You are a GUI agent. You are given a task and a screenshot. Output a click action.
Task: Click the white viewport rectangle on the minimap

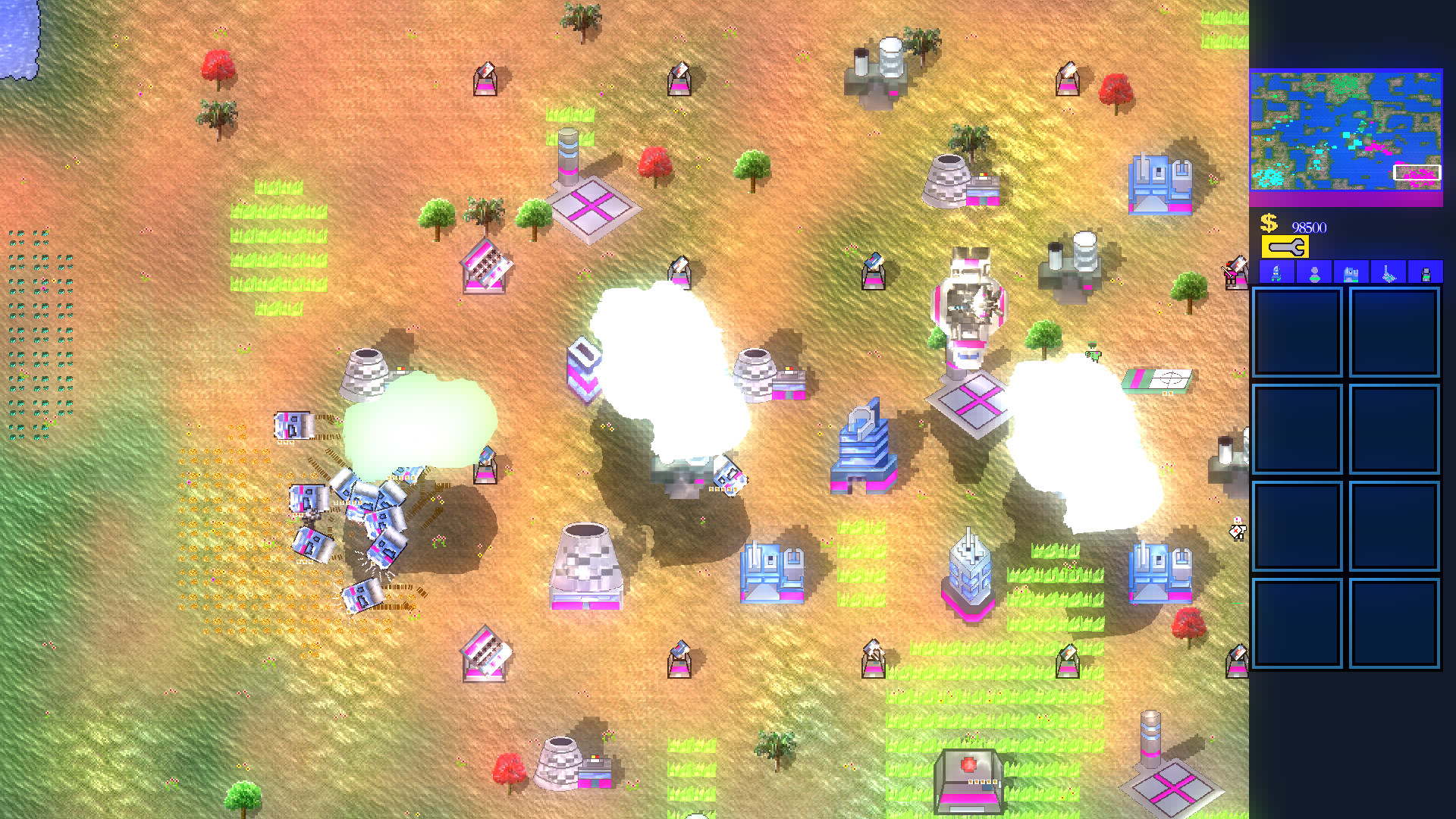(1416, 174)
